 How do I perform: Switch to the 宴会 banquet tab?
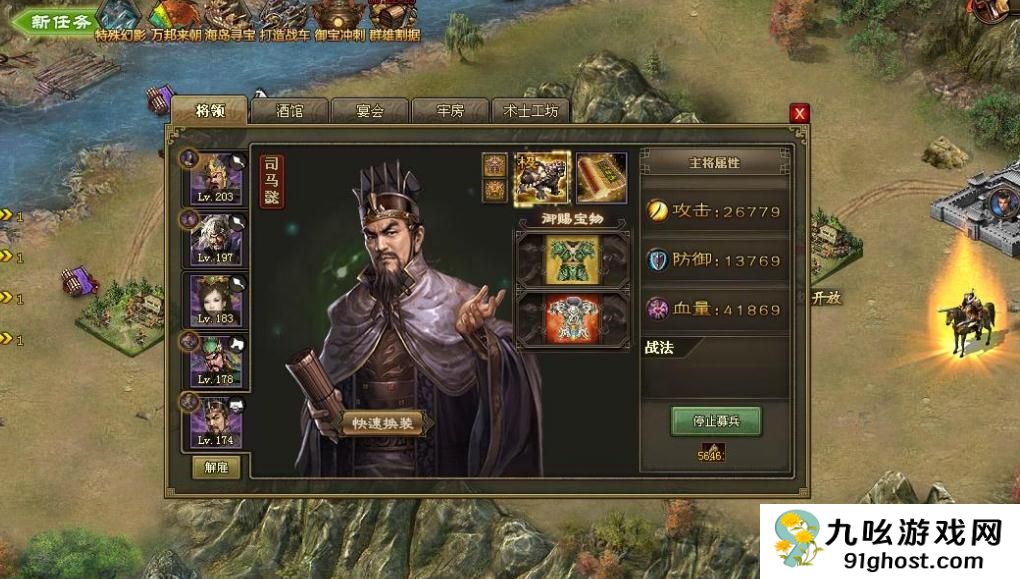pyautogui.click(x=370, y=111)
